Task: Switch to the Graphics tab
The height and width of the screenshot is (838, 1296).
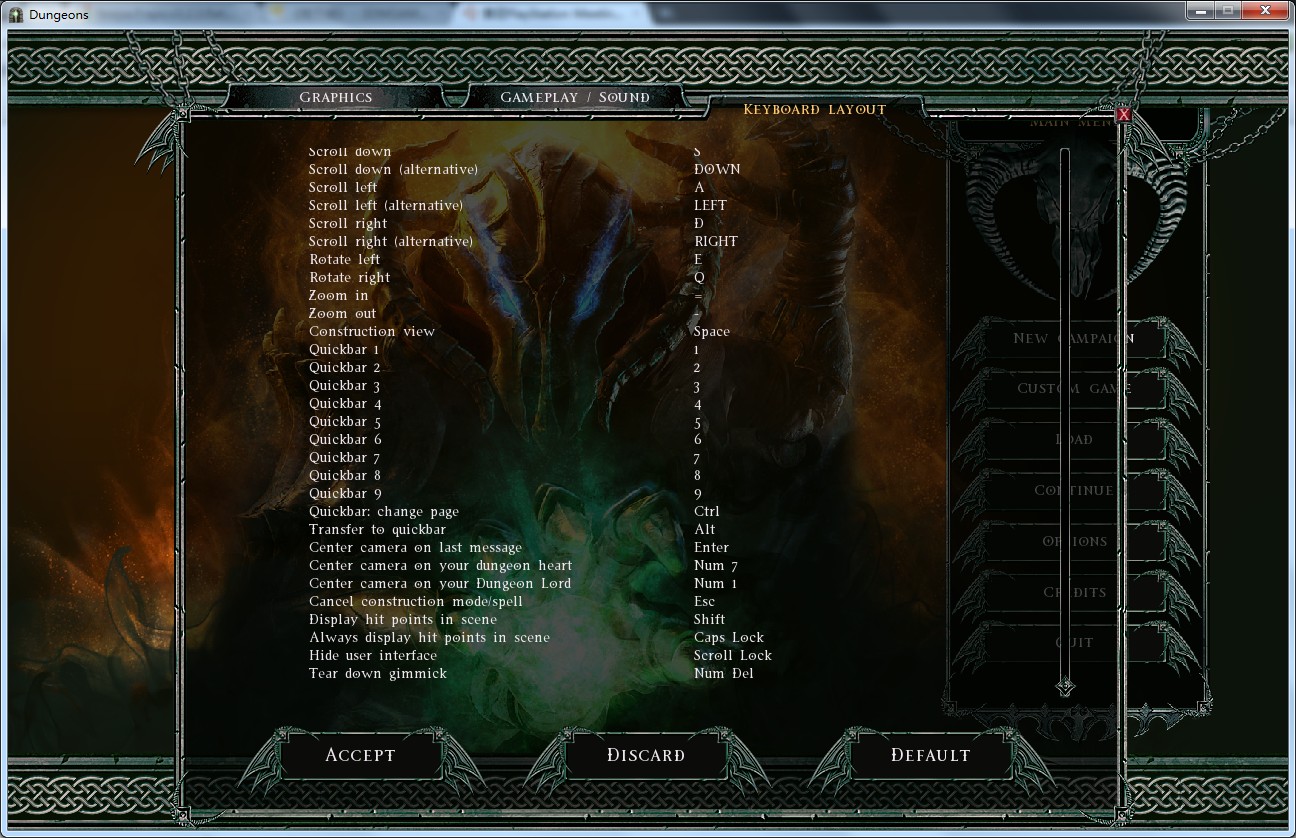Action: (x=336, y=97)
